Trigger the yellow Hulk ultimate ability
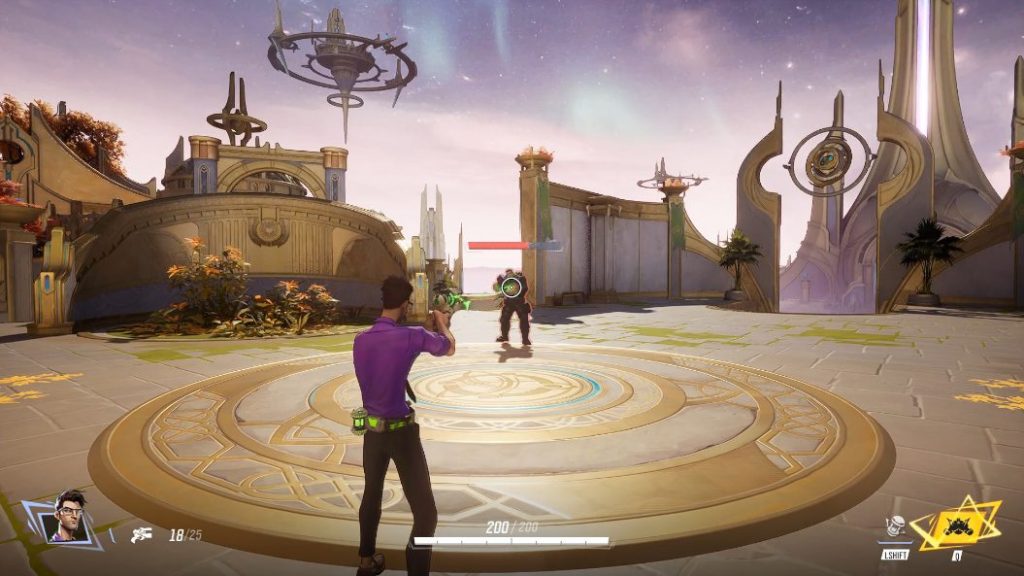The width and height of the screenshot is (1024, 576). point(955,523)
